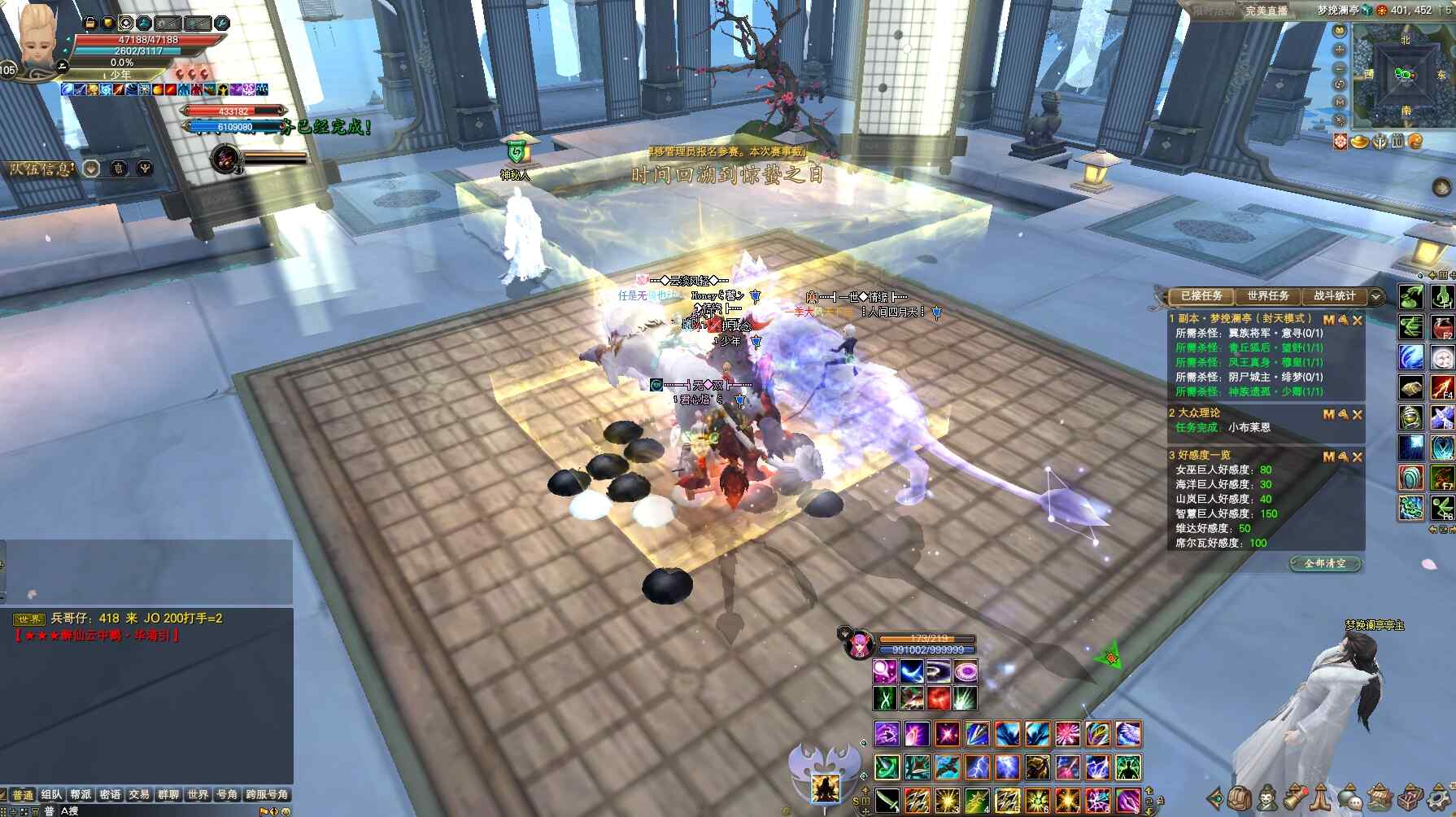
Task: Close the 大众理论 quest tracker entry
Action: pos(1358,414)
